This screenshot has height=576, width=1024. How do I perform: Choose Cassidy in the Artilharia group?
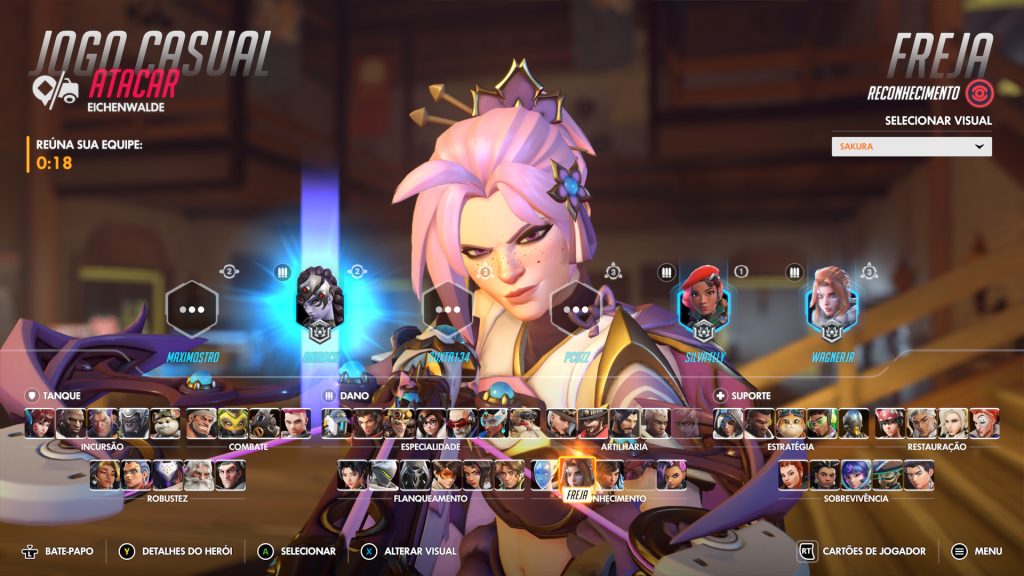pyautogui.click(x=593, y=424)
